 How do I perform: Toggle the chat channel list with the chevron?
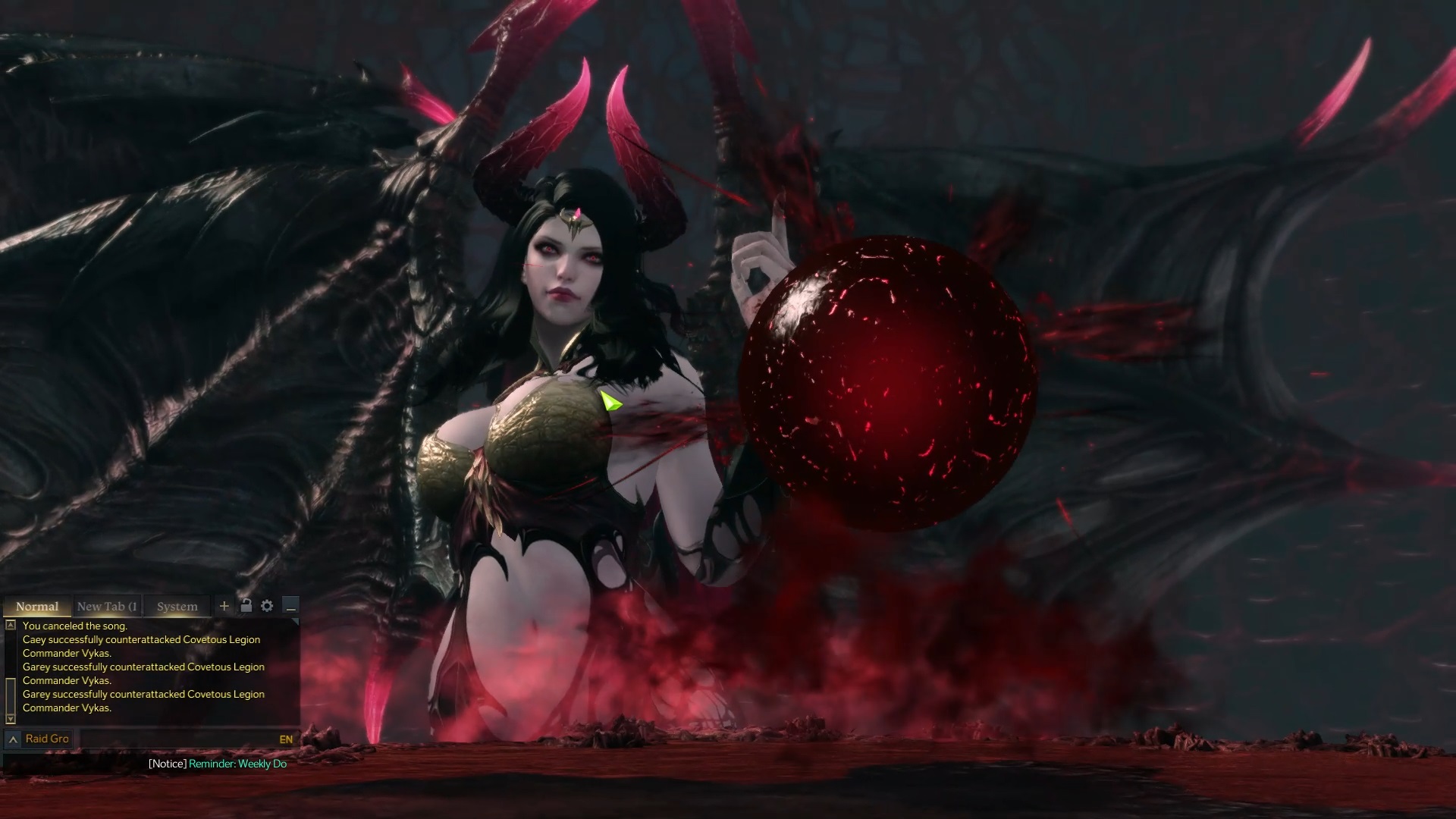pyautogui.click(x=11, y=738)
